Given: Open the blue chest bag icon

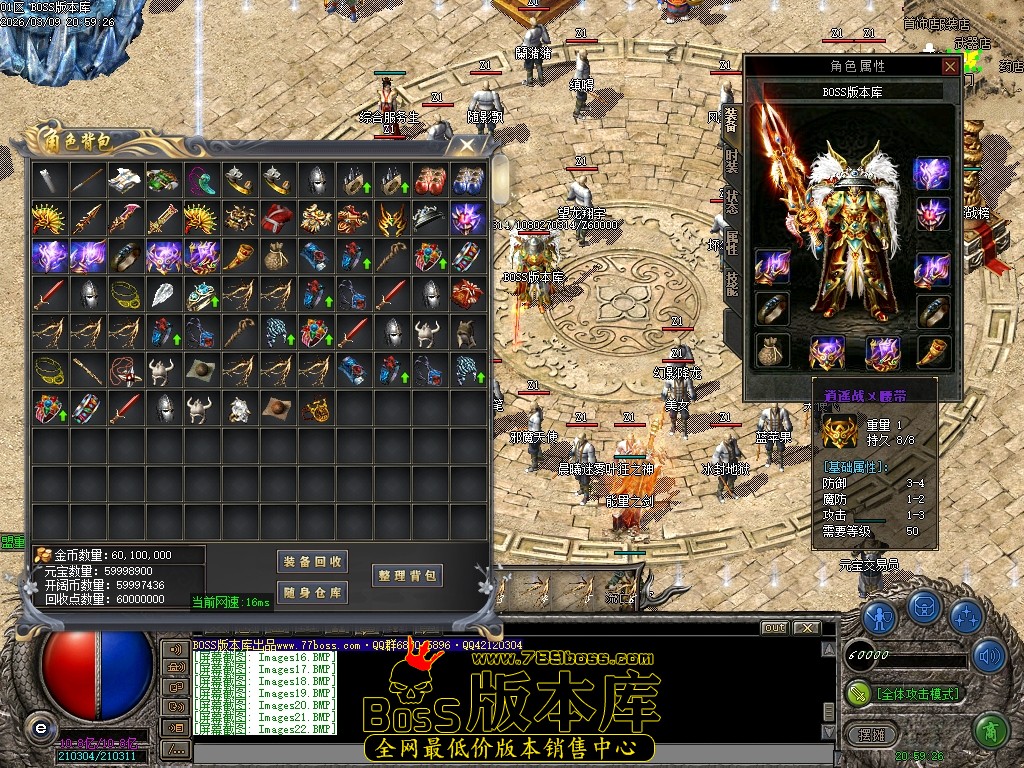Looking at the screenshot, I should coord(924,608).
